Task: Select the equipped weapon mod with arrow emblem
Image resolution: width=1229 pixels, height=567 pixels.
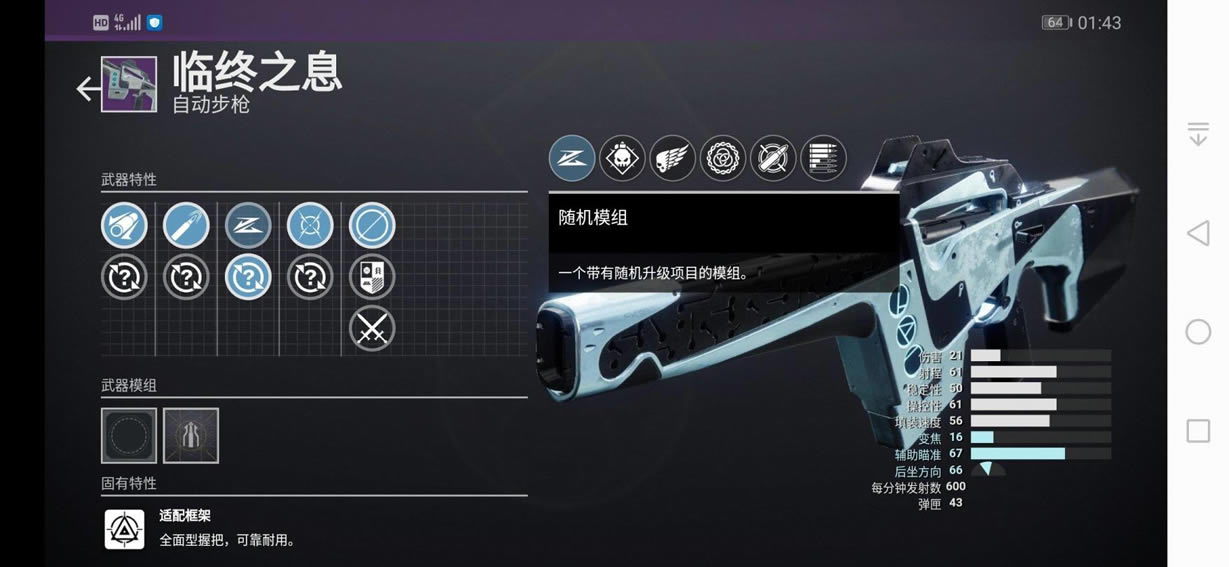Action: [x=191, y=435]
